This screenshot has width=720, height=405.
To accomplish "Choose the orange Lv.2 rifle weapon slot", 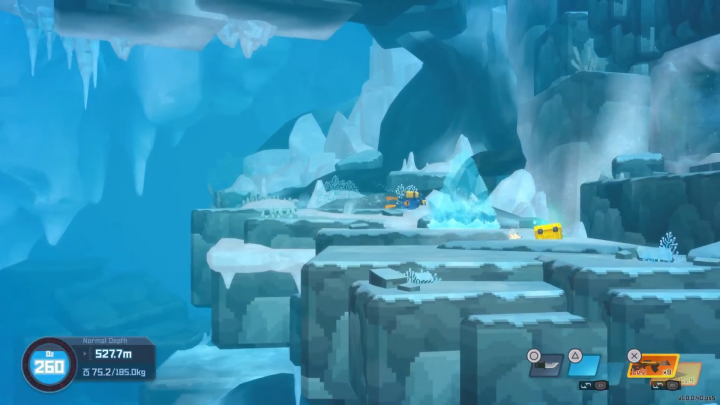I will pyautogui.click(x=653, y=367).
